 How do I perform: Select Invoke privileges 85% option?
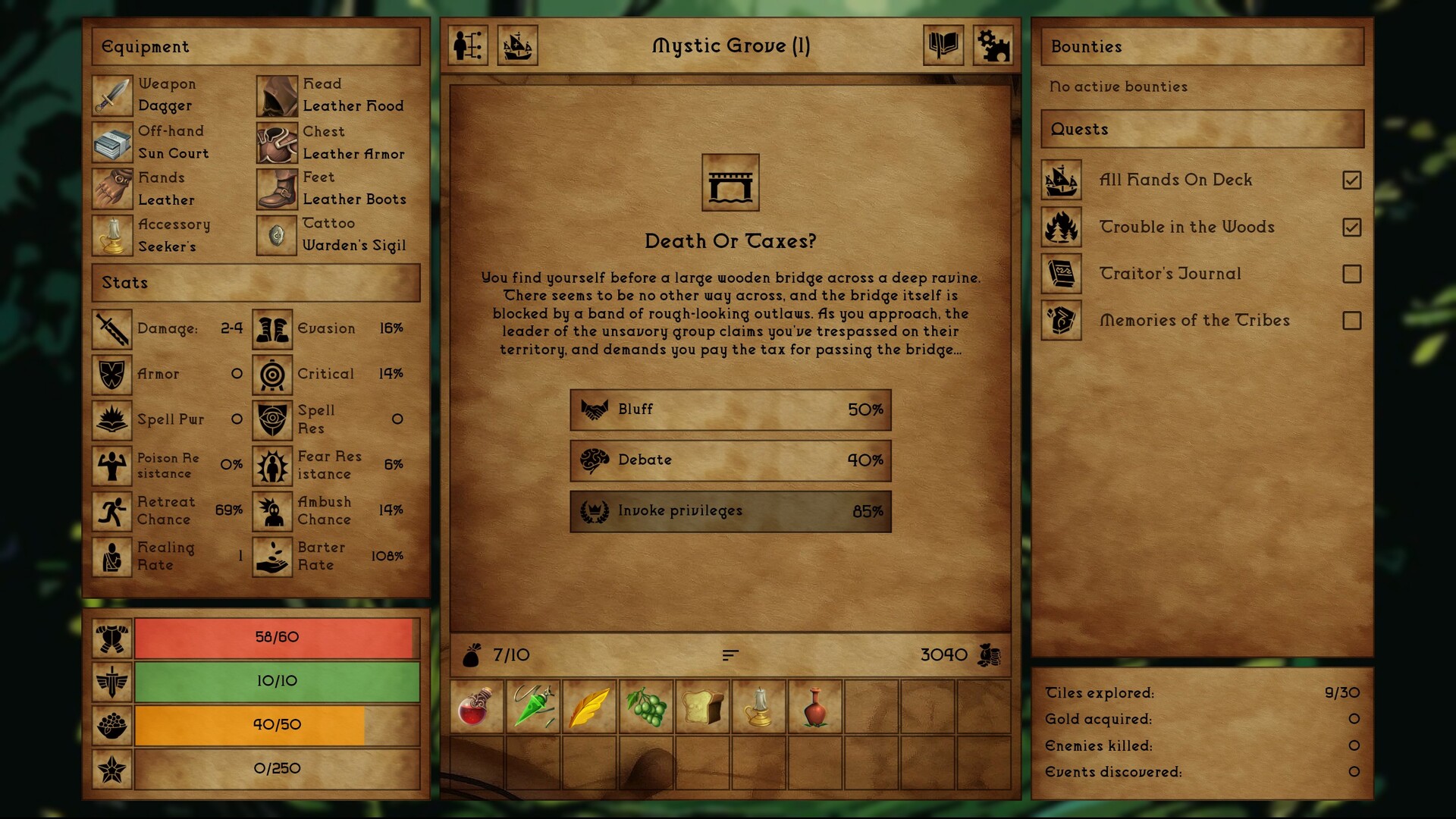(x=730, y=511)
